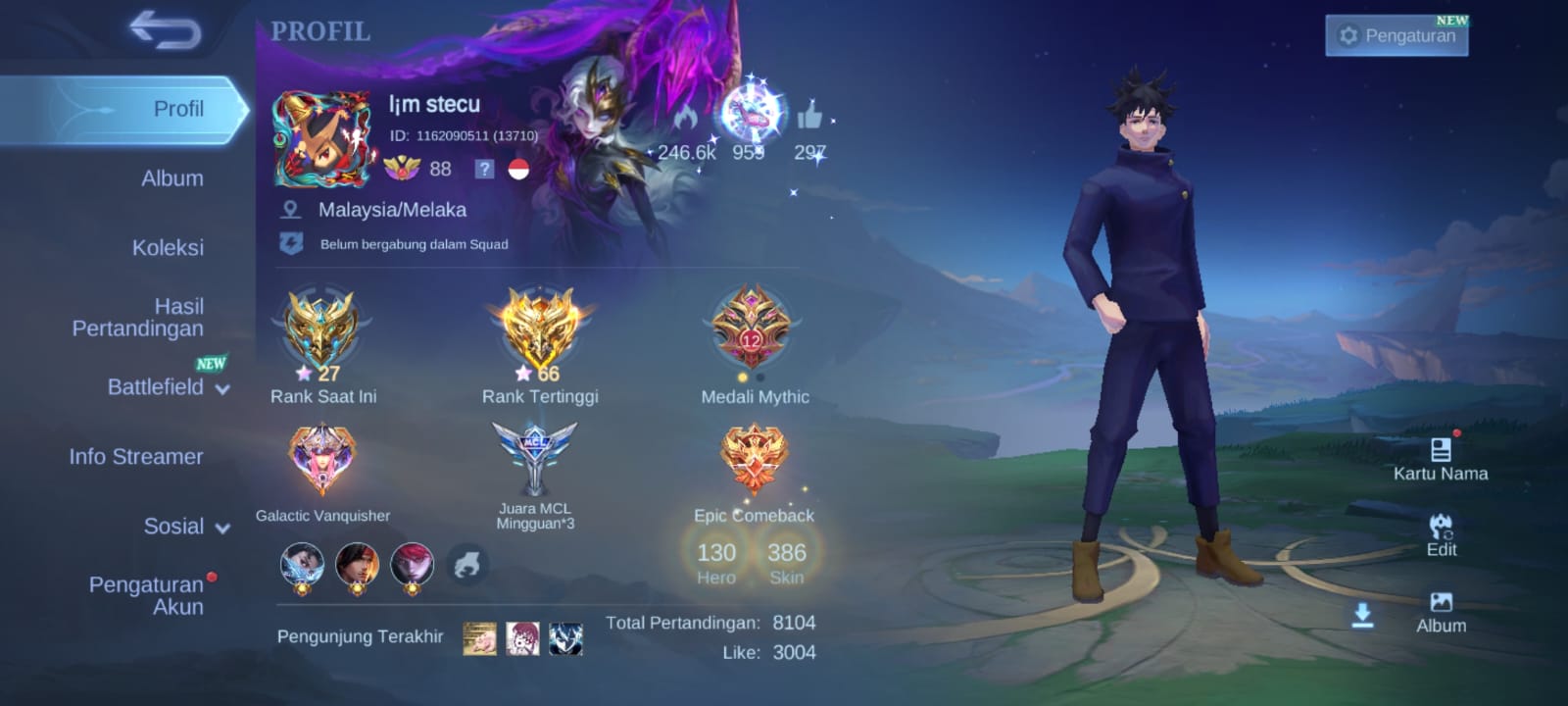This screenshot has height=706, width=1568.
Task: Expand the Sosial menu
Action: click(185, 527)
